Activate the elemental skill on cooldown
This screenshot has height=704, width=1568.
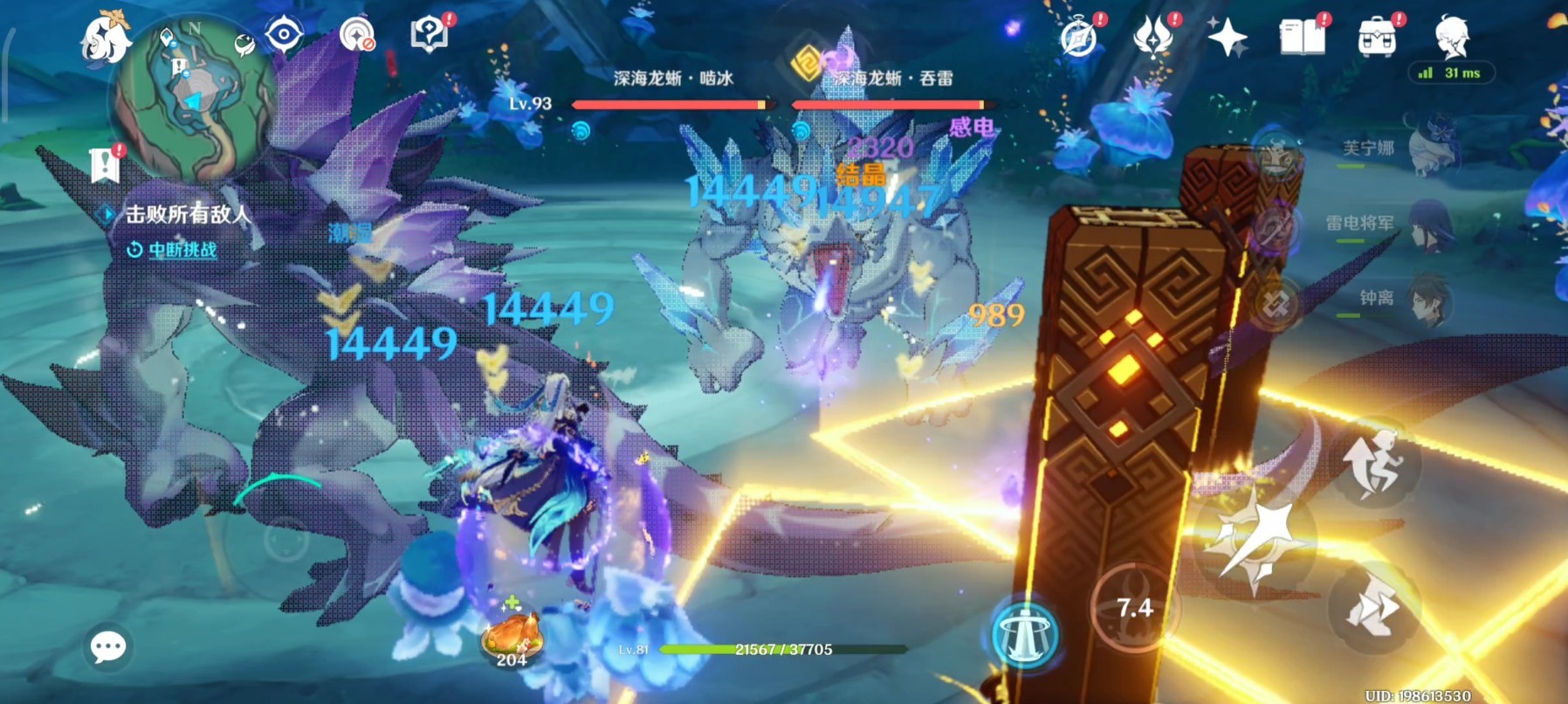point(1134,608)
